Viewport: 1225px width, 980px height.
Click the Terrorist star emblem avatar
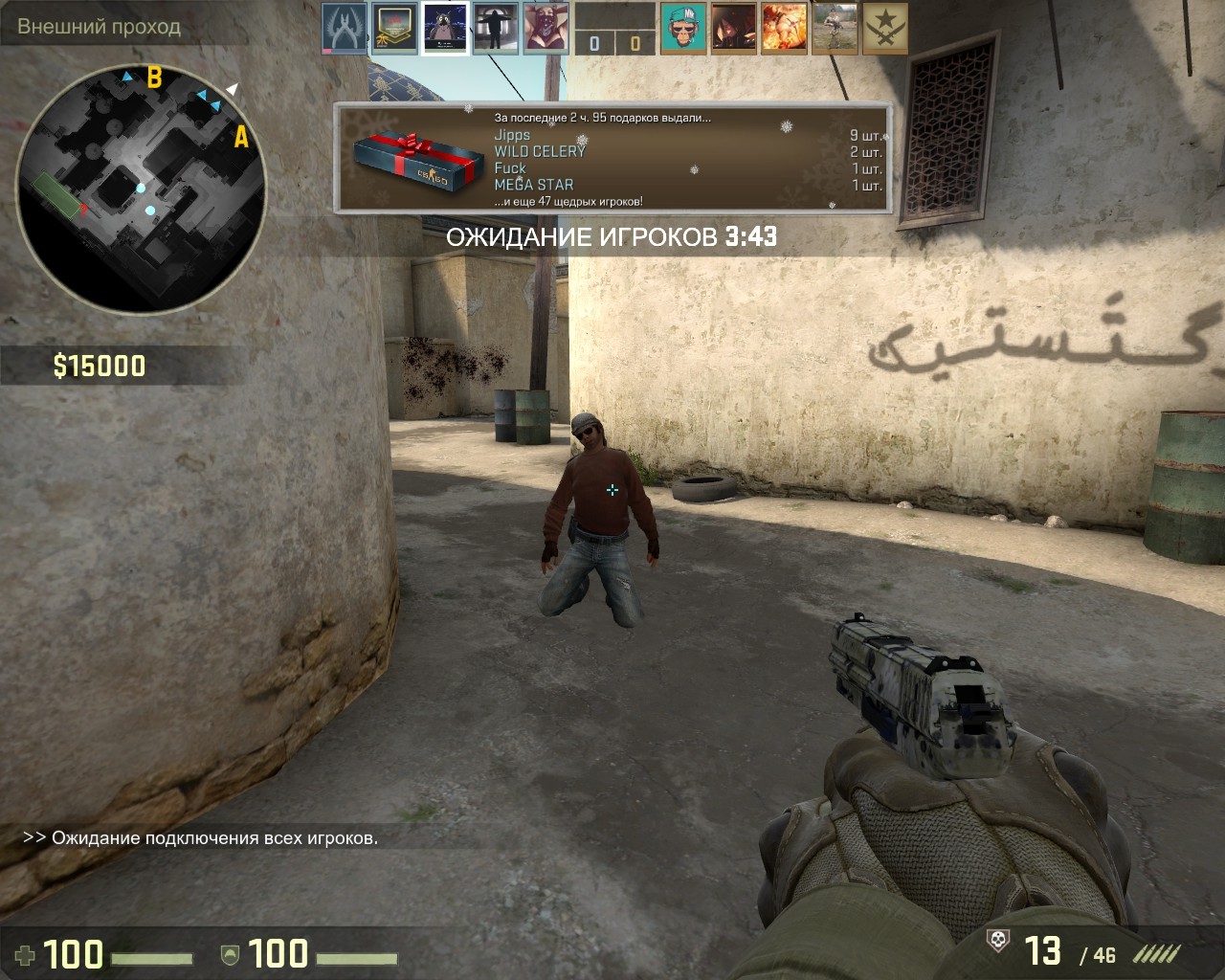pyautogui.click(x=885, y=28)
